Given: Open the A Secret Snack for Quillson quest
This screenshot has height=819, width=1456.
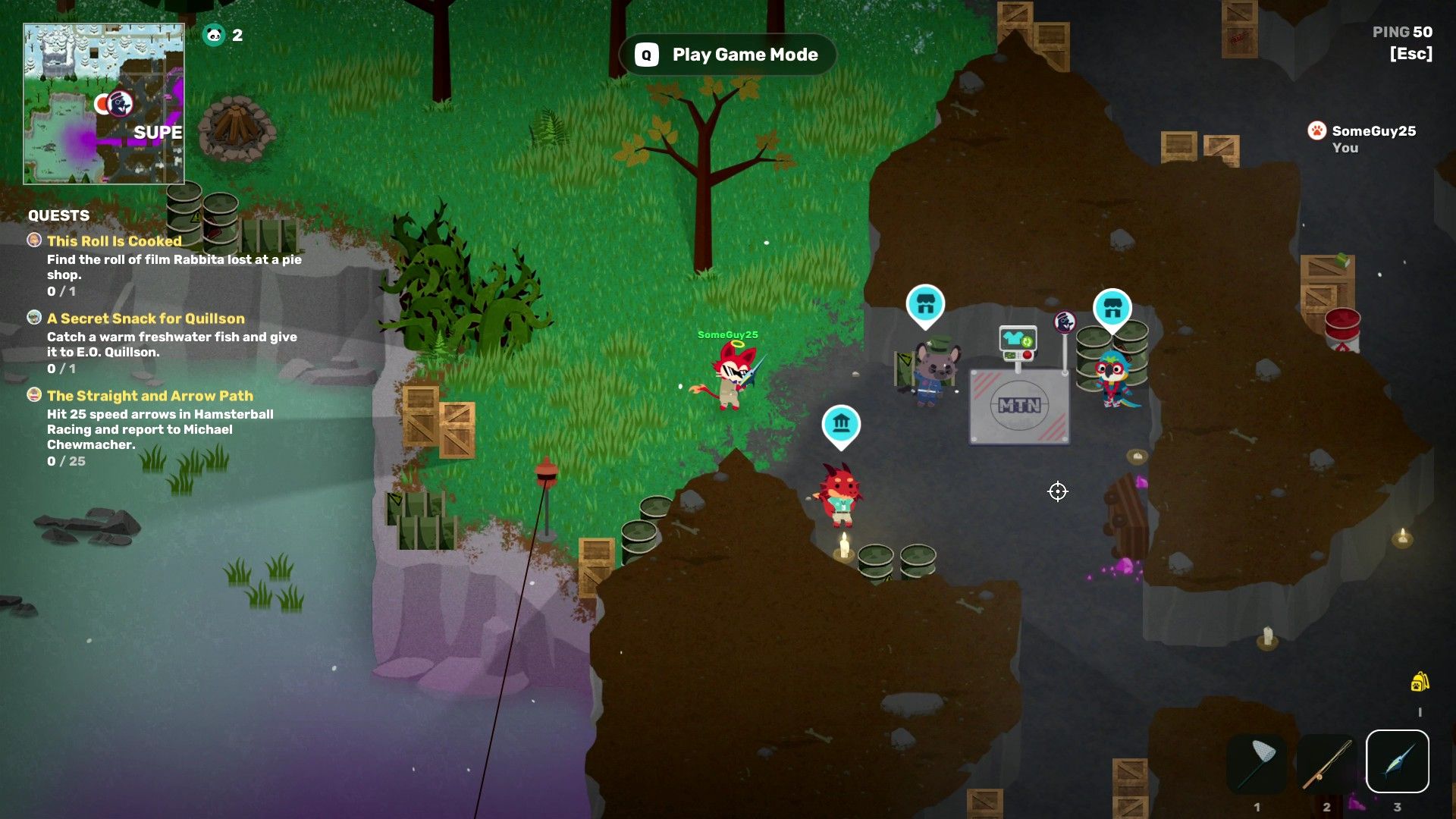Looking at the screenshot, I should tap(146, 318).
